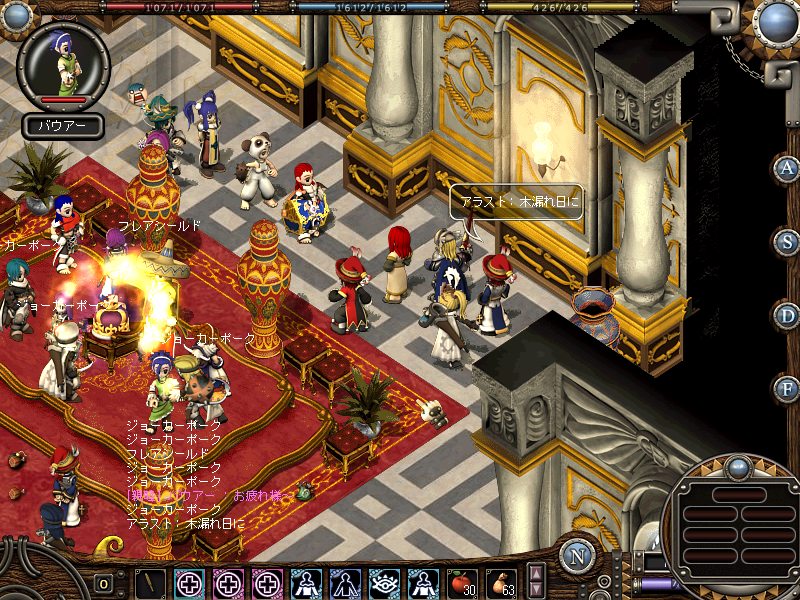
Task: Select the A shortcut button
Action: [x=786, y=169]
